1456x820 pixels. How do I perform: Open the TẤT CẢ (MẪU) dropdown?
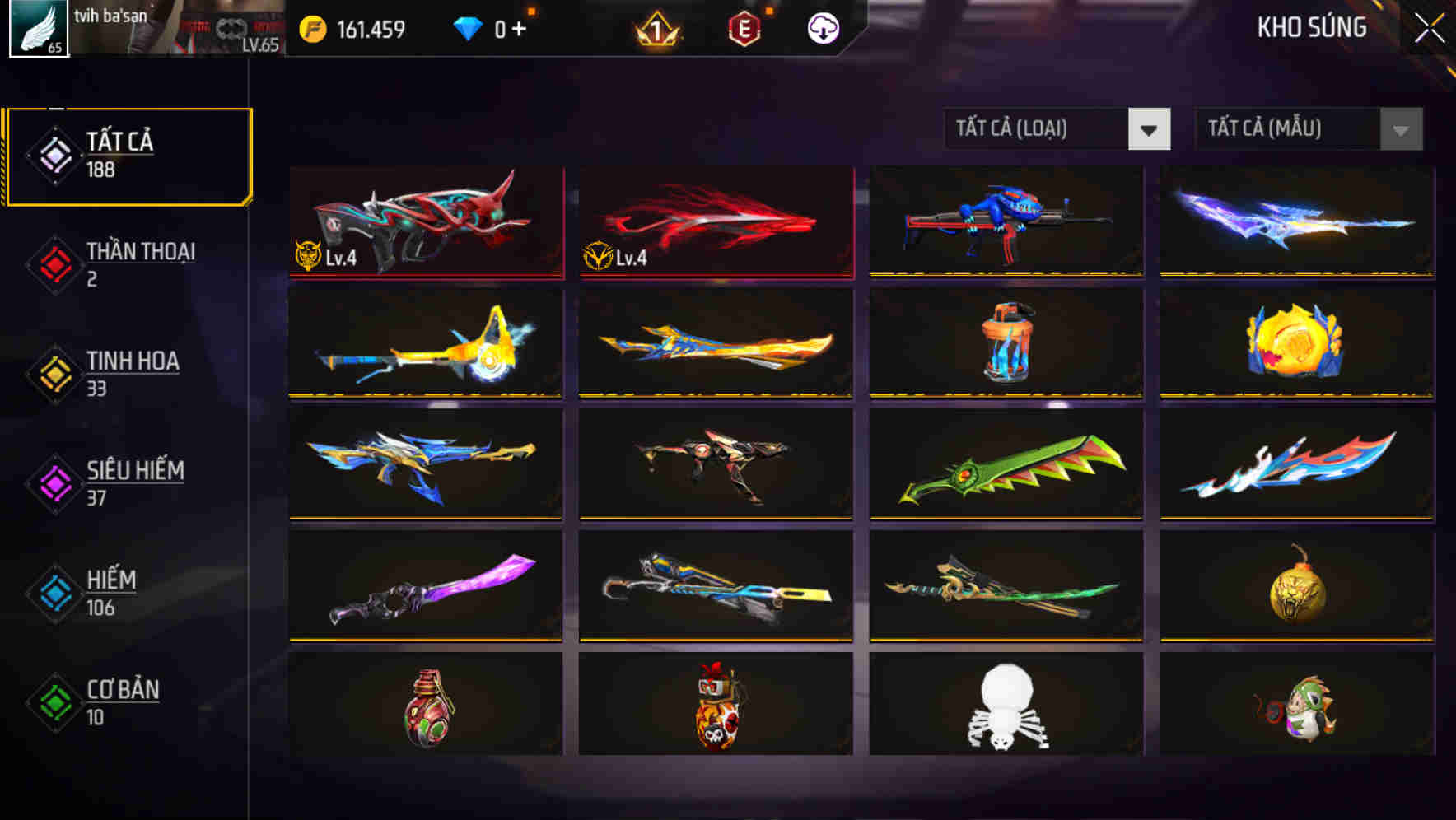click(x=1289, y=129)
